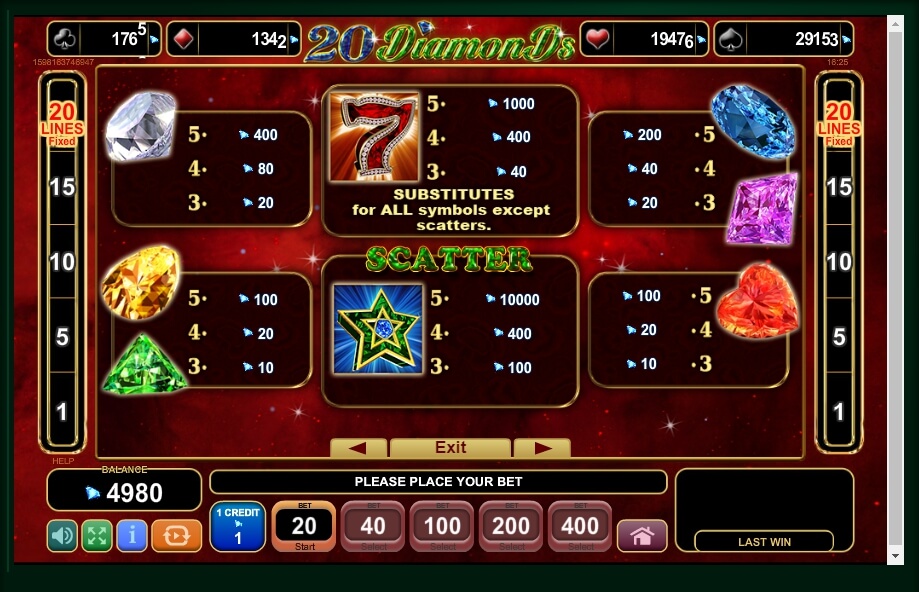Return to lobby with the home button

(642, 536)
